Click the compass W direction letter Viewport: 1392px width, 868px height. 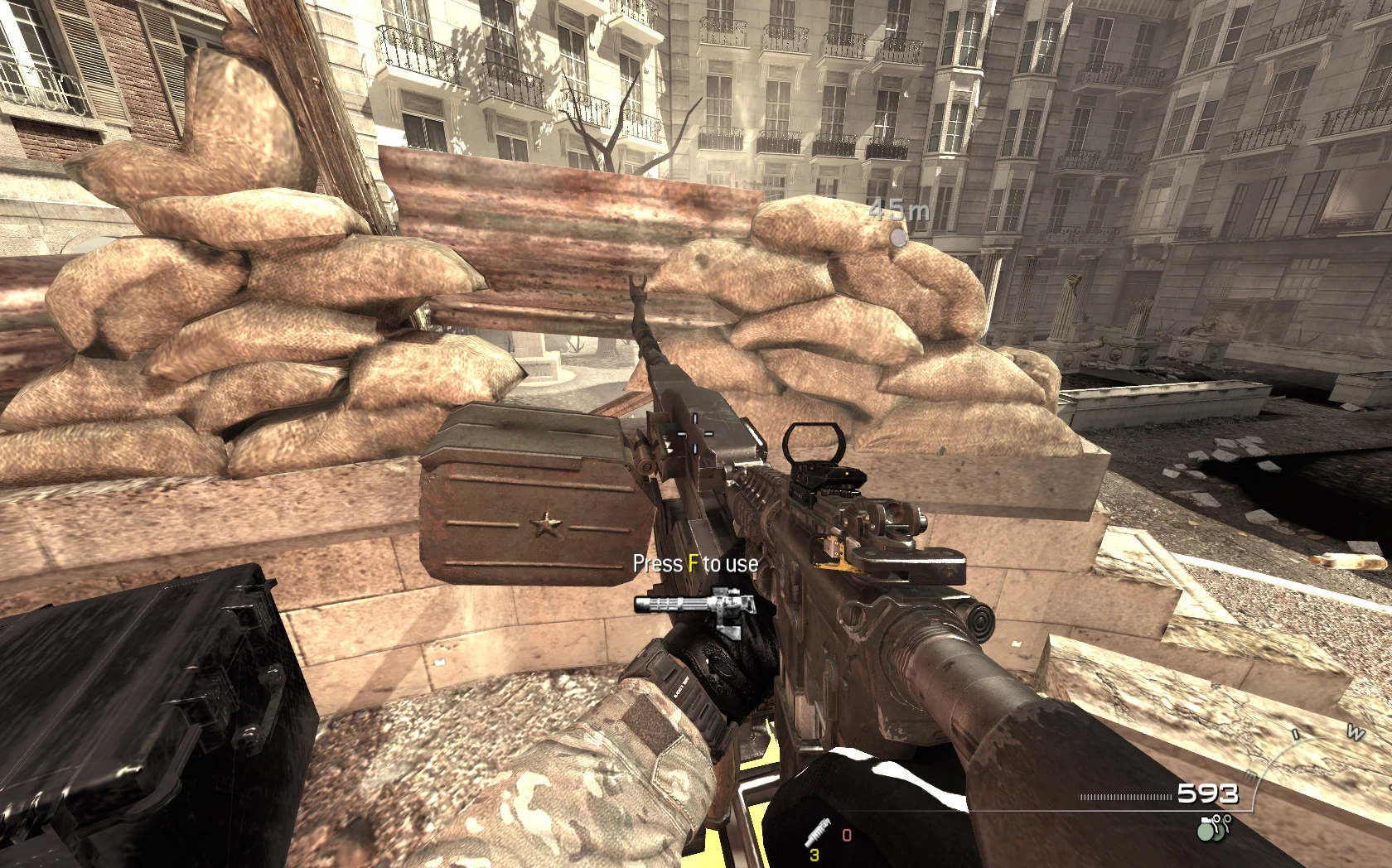(1356, 732)
